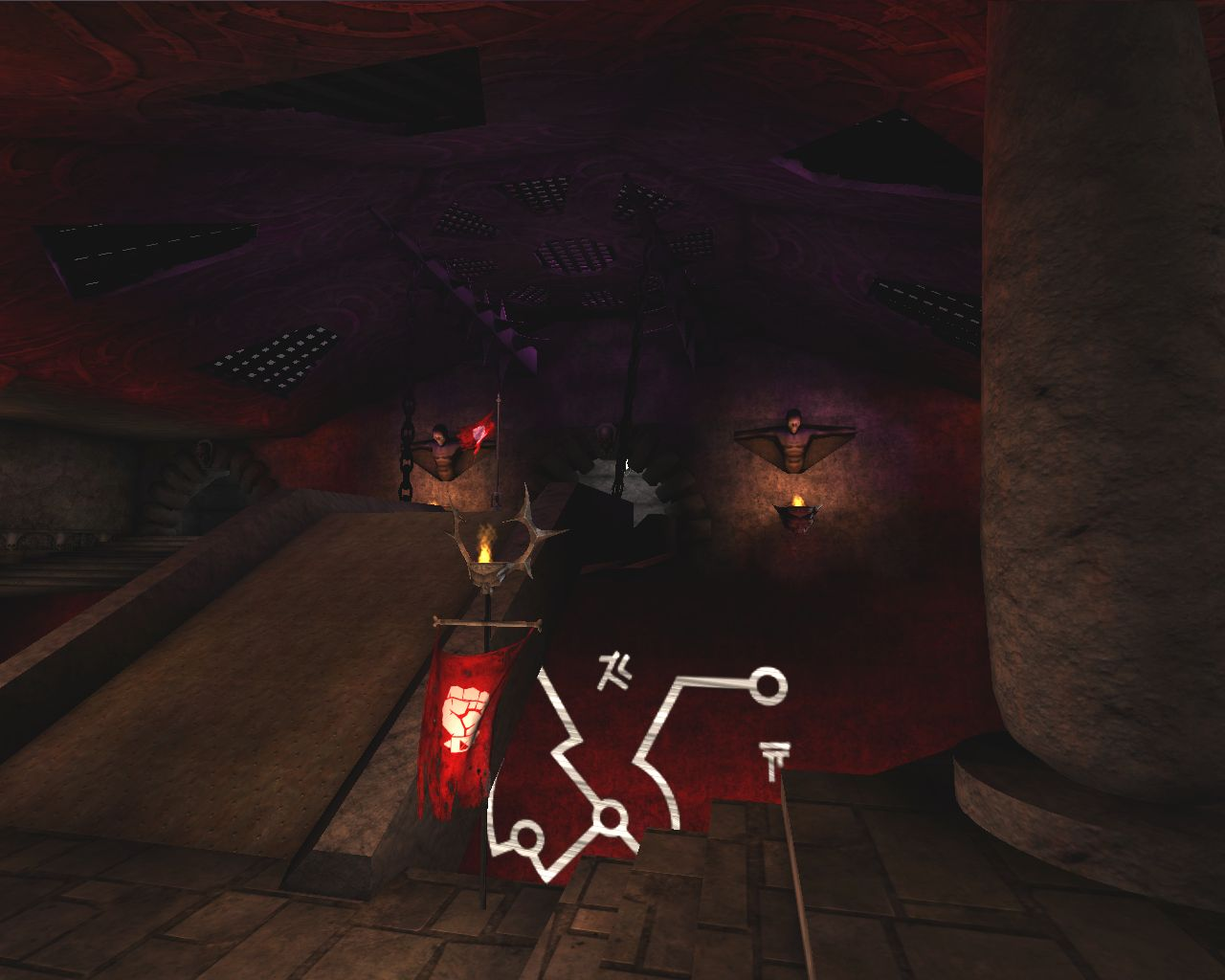Image resolution: width=1225 pixels, height=980 pixels.
Task: Click the small hammer-like rune symbol
Action: (617, 666)
